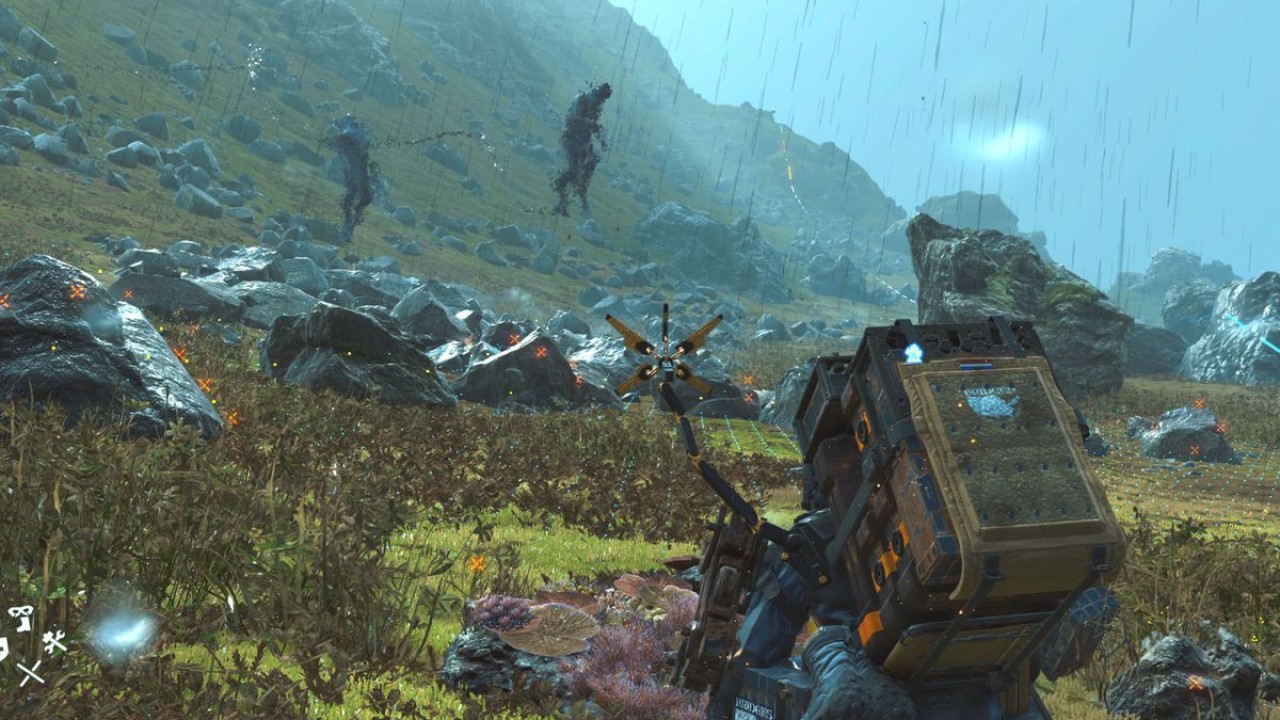This screenshot has width=1280, height=720.
Task: Open the crossed wrench tools shortcut
Action: 54,641
